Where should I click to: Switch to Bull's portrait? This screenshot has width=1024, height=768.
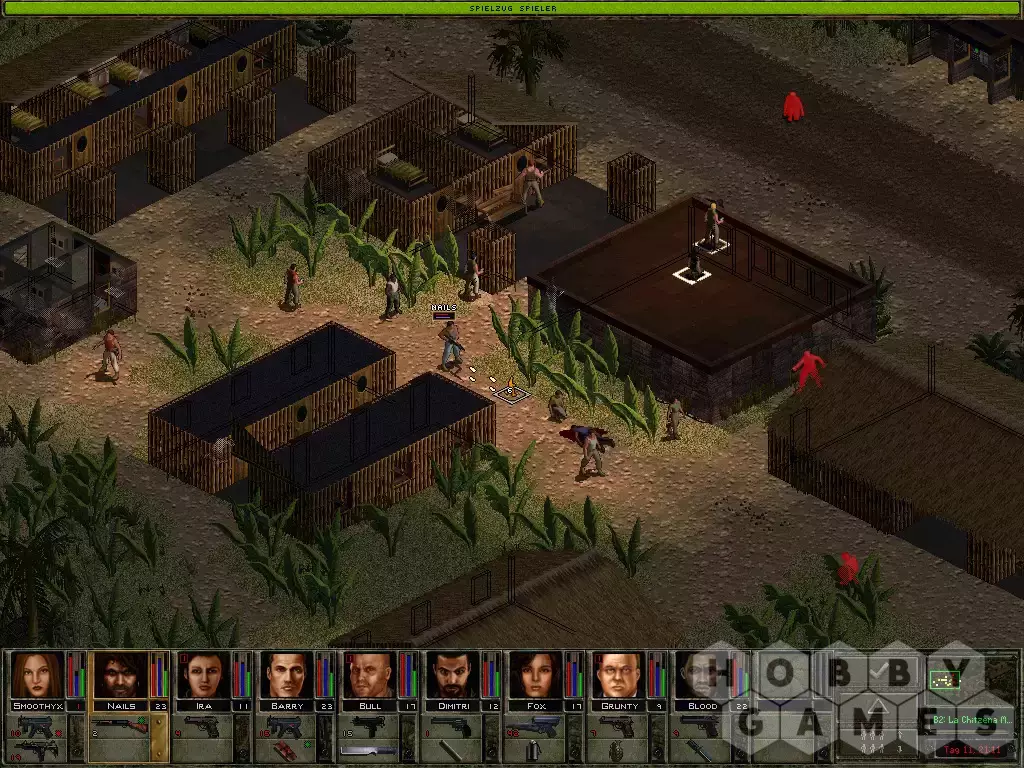[x=370, y=675]
